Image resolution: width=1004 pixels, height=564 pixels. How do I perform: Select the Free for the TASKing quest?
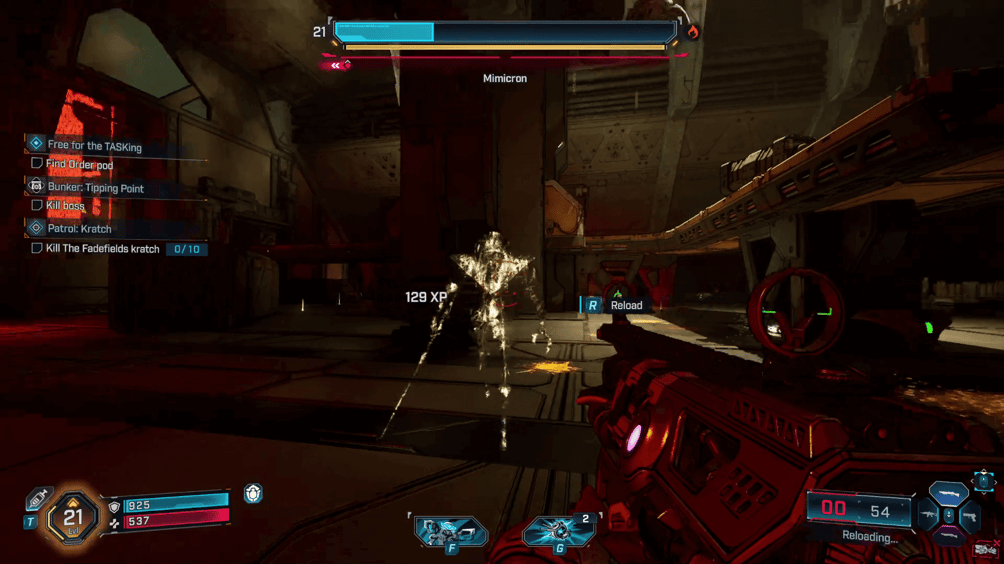click(94, 146)
